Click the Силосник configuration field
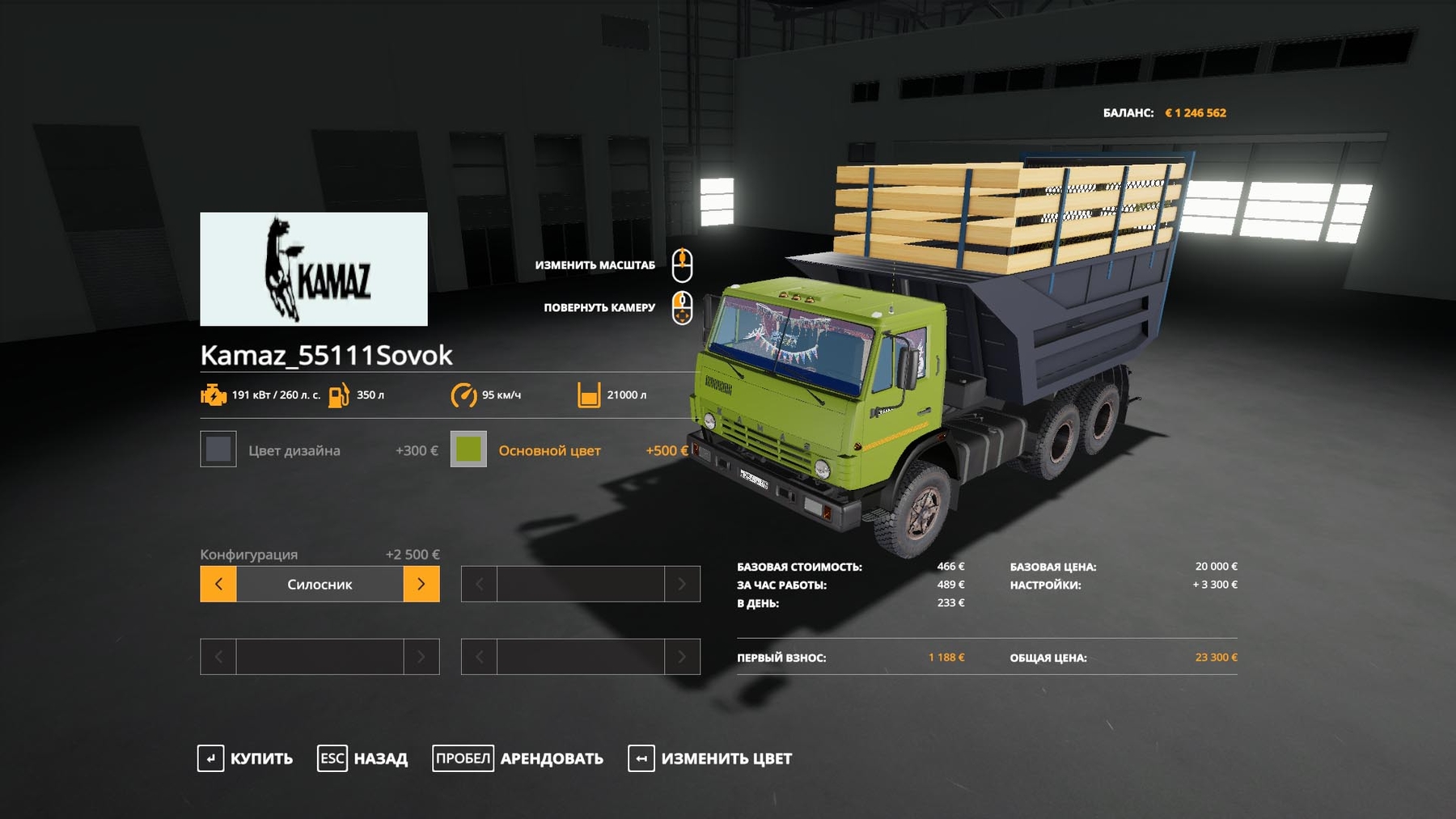The image size is (1456, 819). pyautogui.click(x=320, y=584)
